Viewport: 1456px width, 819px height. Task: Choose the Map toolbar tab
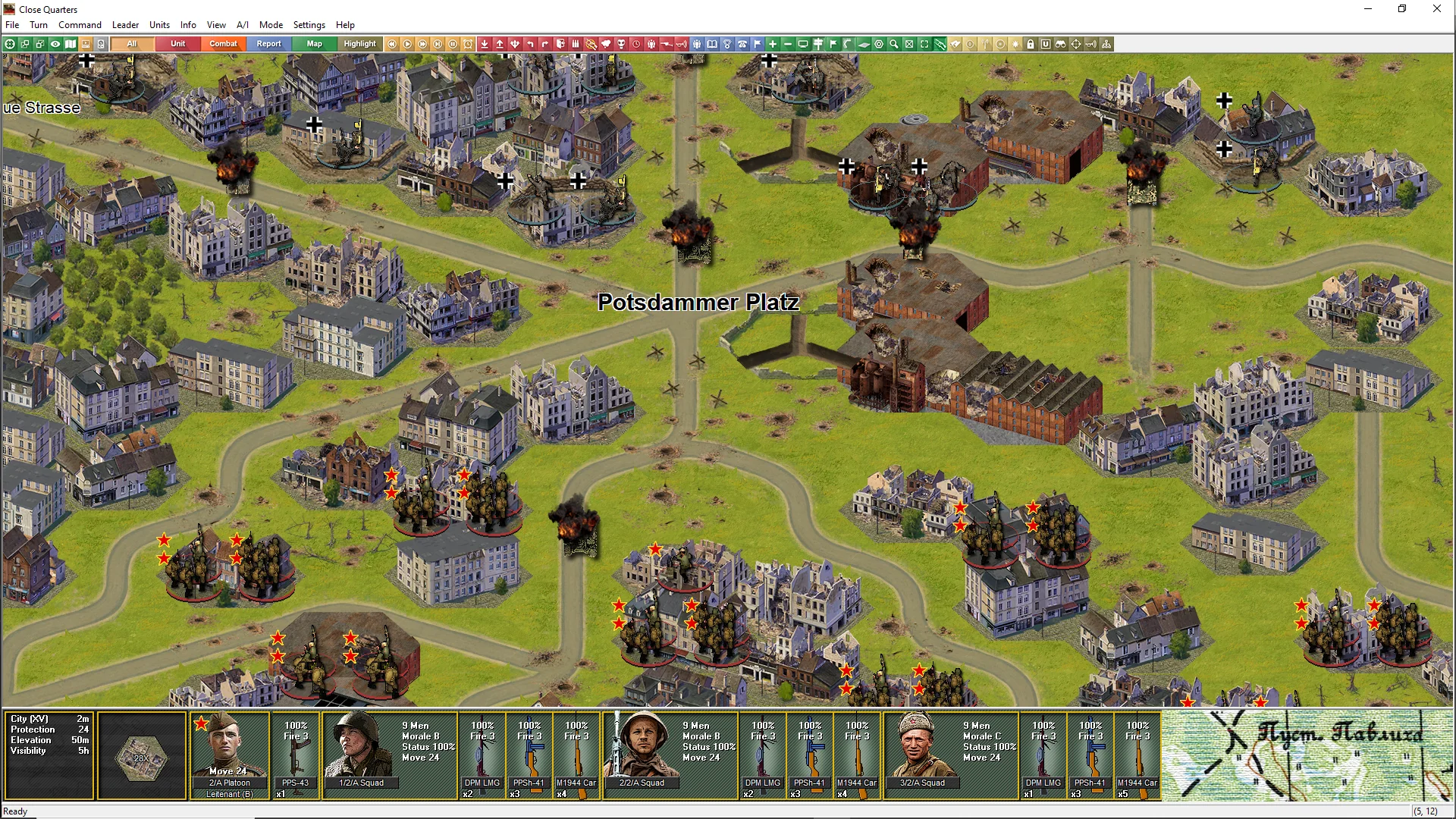coord(314,44)
